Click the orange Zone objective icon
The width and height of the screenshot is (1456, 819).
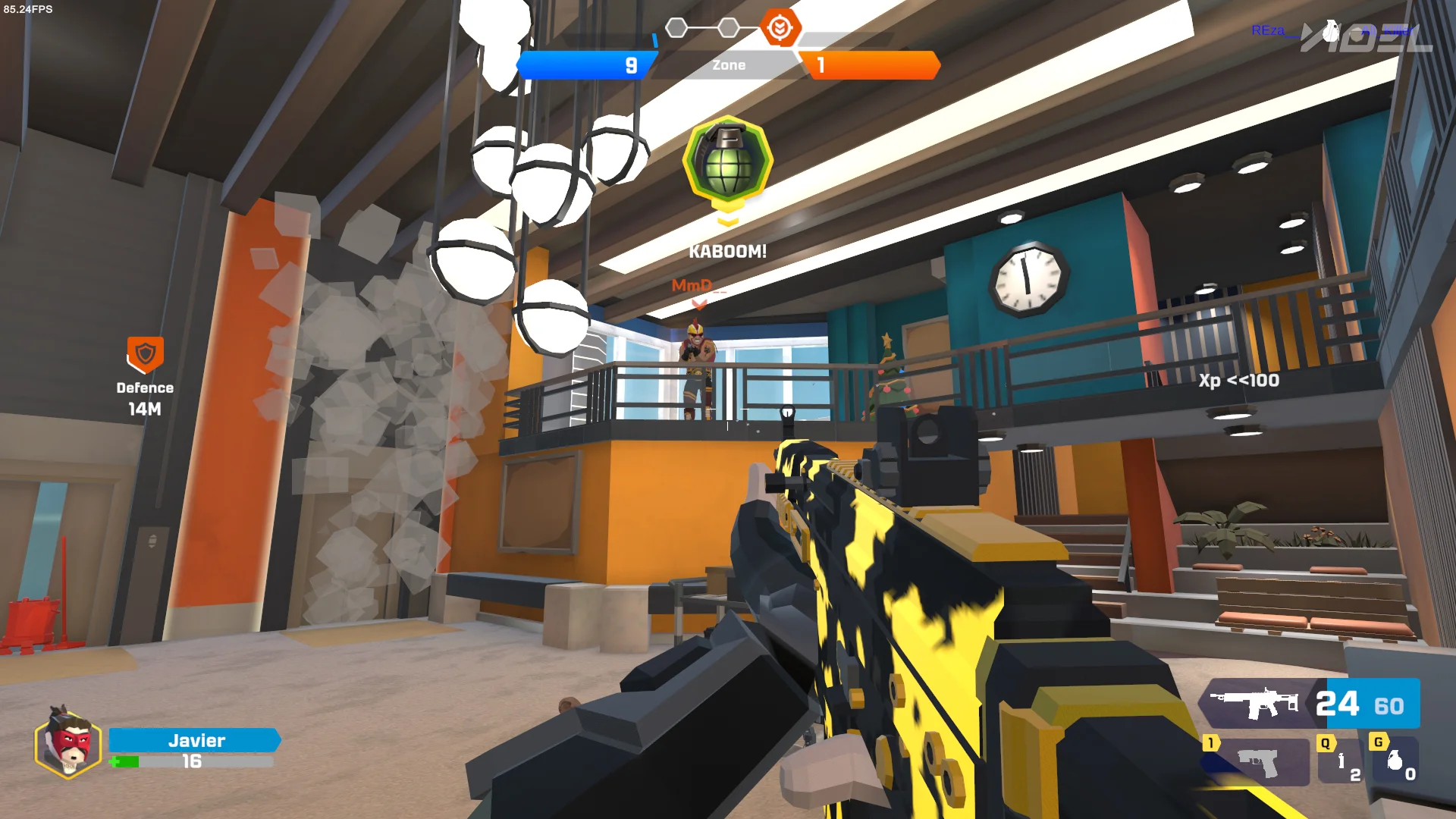[779, 28]
